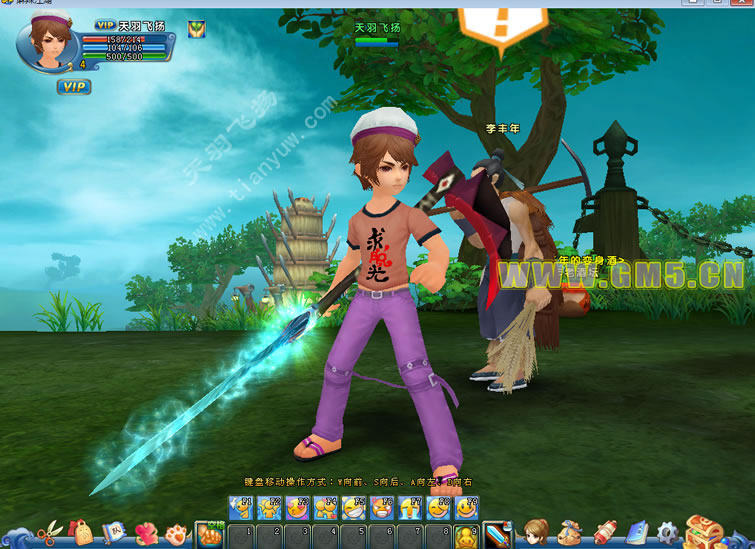
Task: Select the sword attack skill icon
Action: 497,535
